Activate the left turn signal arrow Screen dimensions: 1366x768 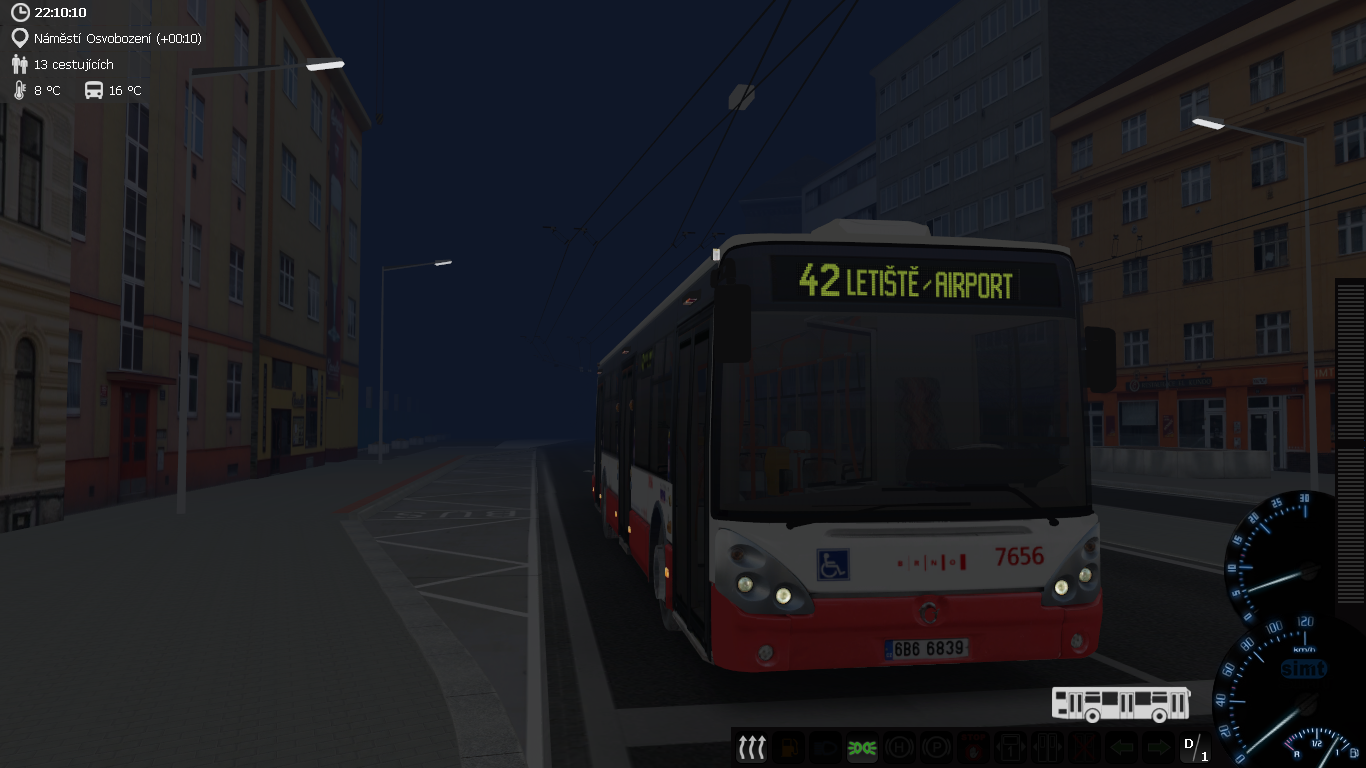[x=1121, y=747]
